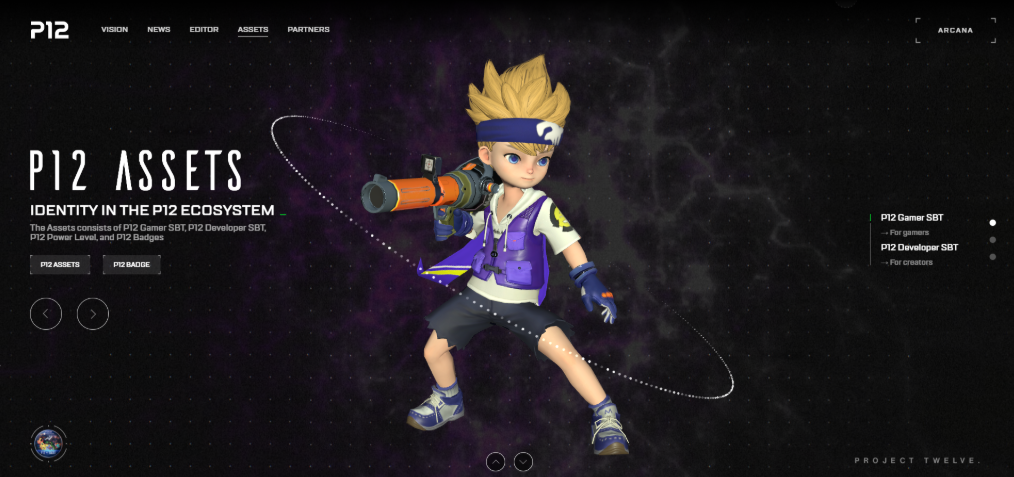Image resolution: width=1014 pixels, height=477 pixels.
Task: Select the P12 Gamer SBT entry
Action: click(911, 217)
